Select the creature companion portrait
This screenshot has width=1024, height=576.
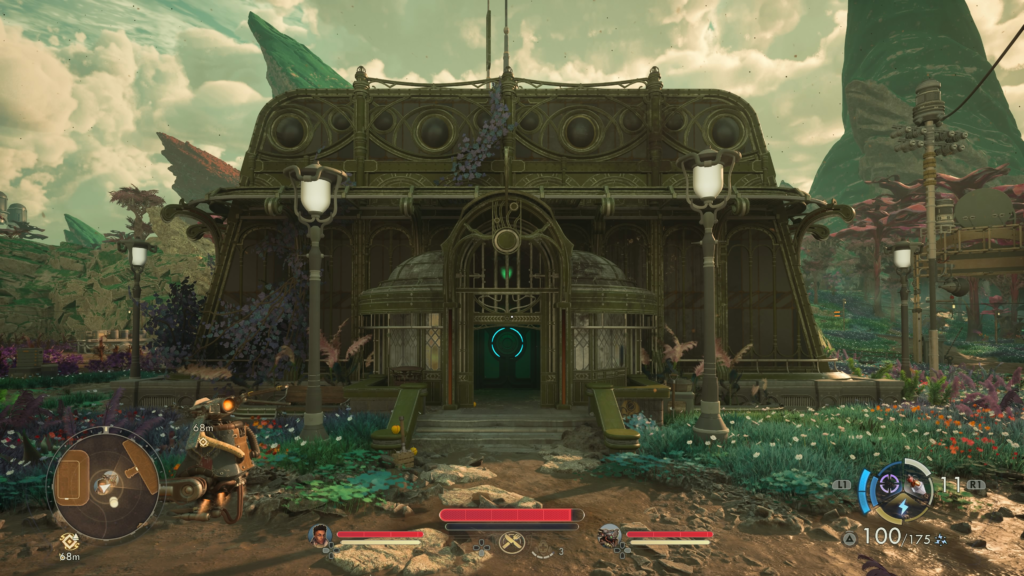tap(609, 535)
